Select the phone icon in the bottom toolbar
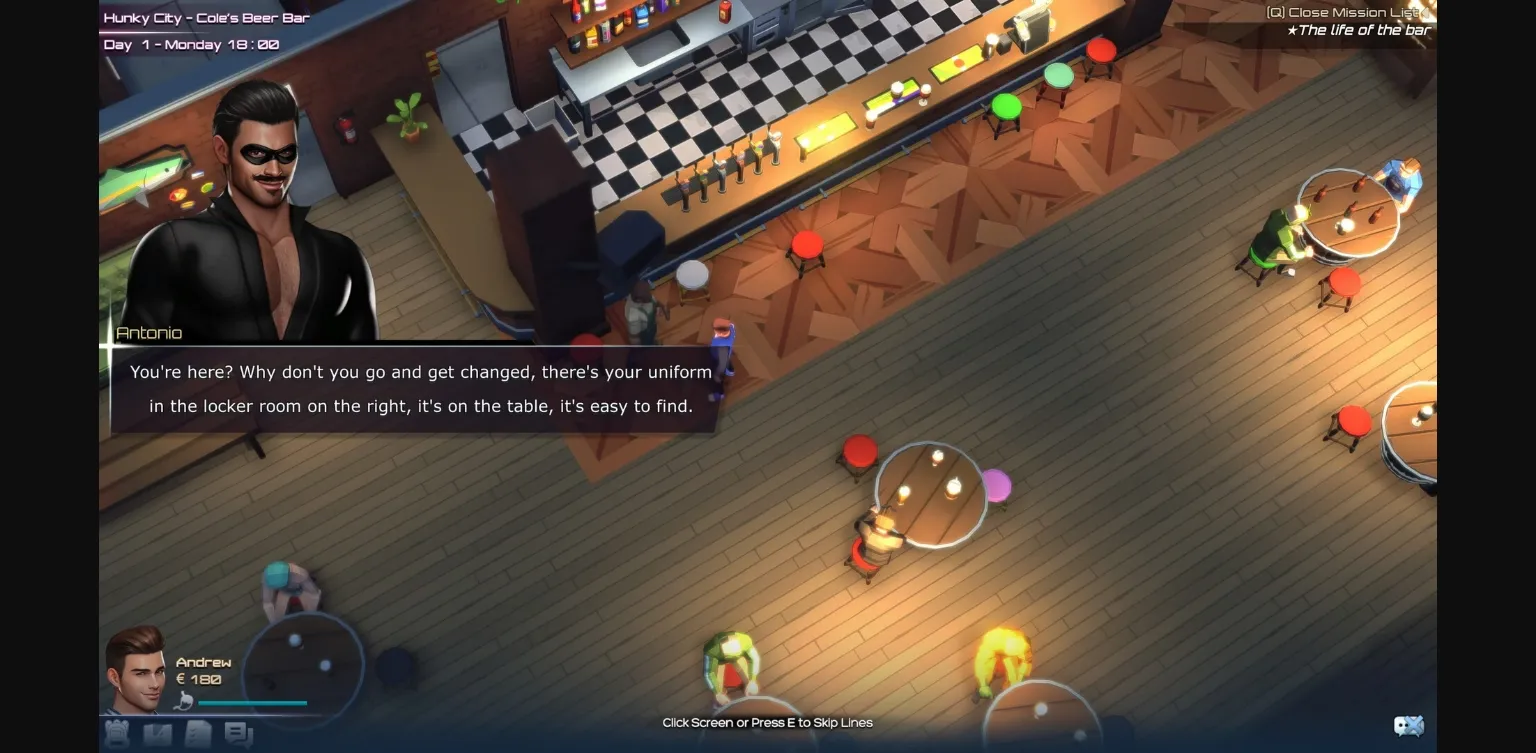Screen dimensions: 1536x753 [158, 733]
